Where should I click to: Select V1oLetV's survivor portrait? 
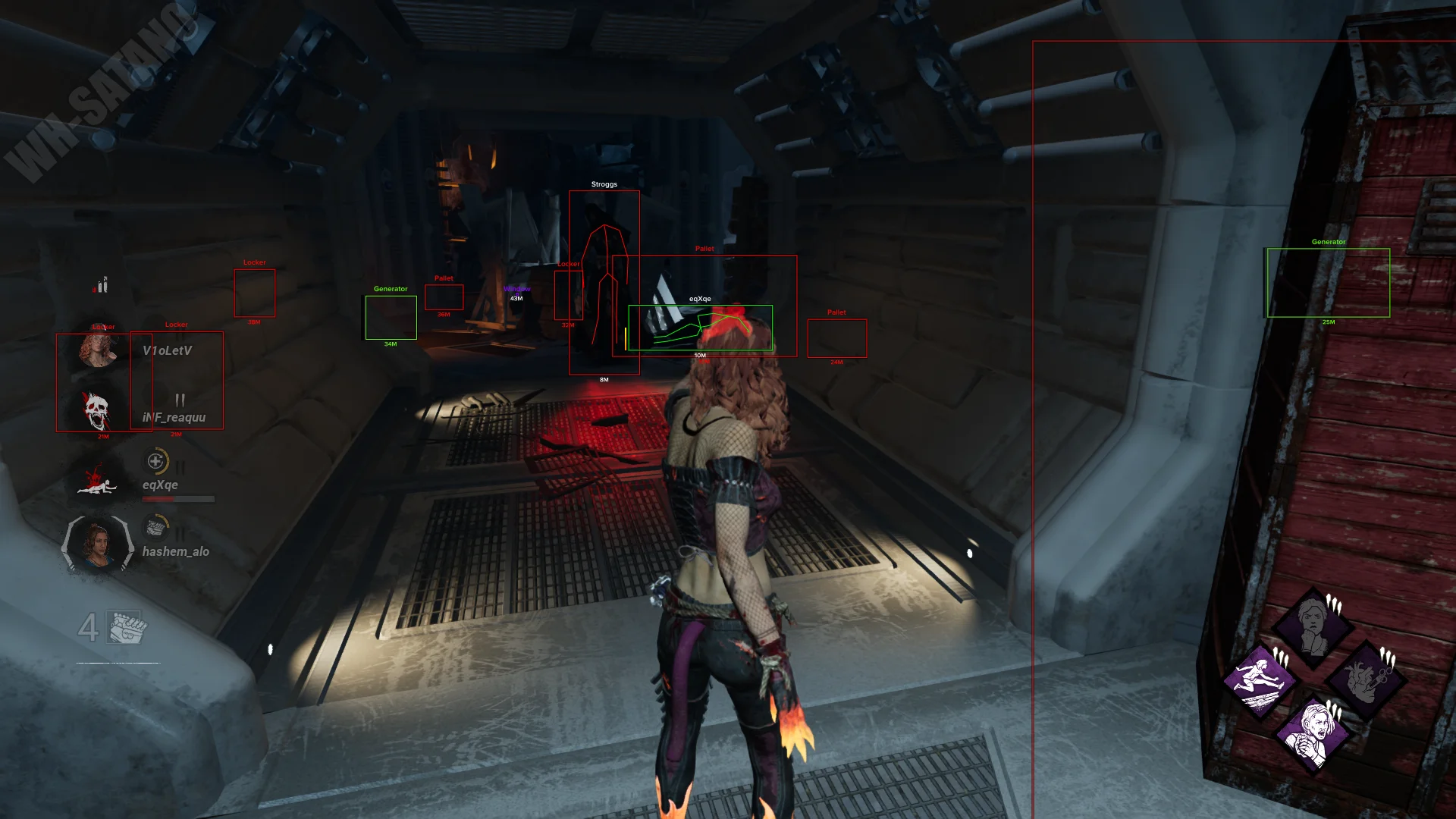98,349
